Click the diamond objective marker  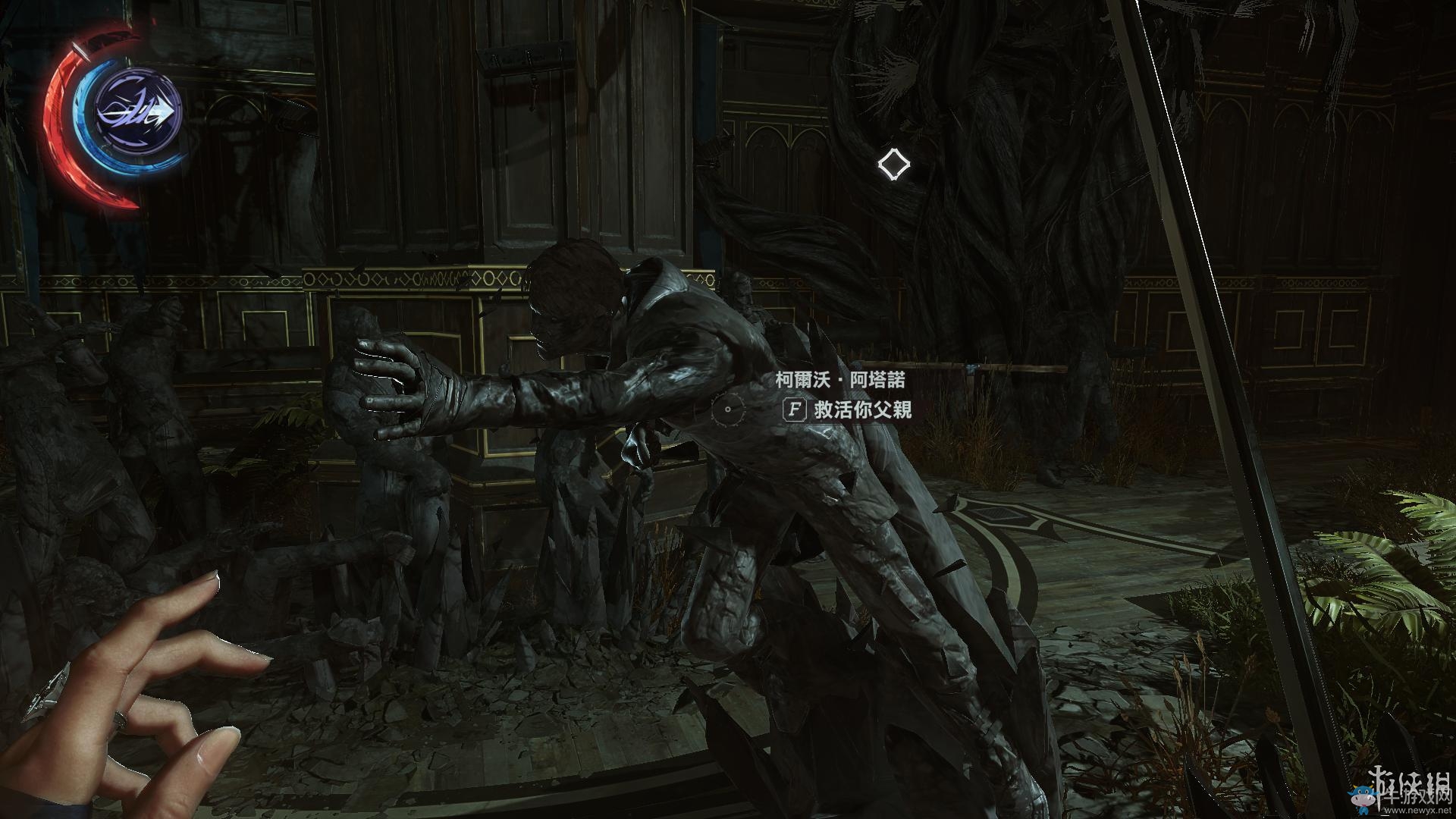pos(893,165)
